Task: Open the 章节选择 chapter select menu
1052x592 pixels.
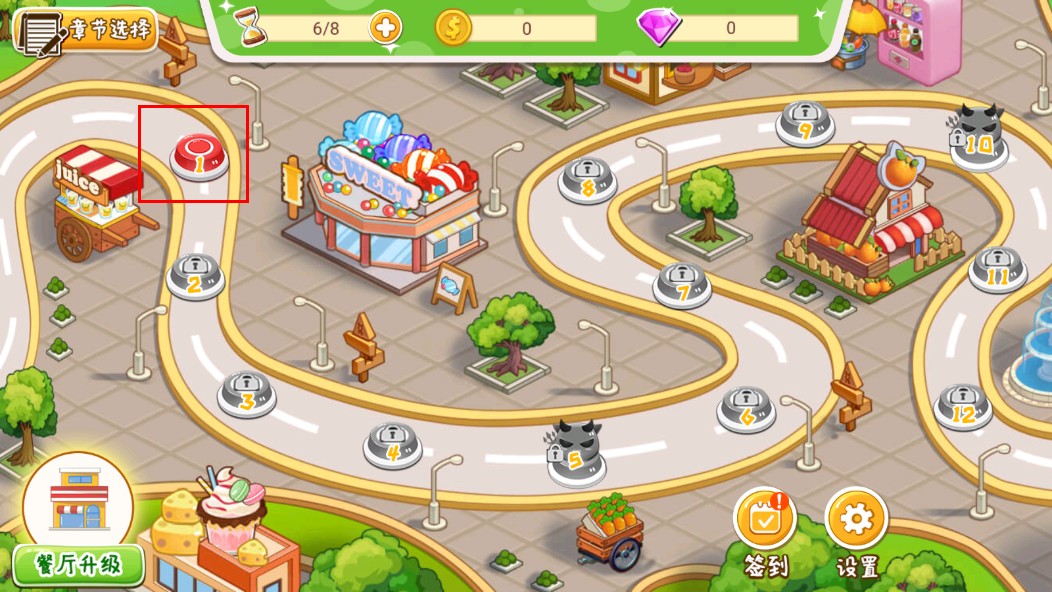Action: point(87,30)
